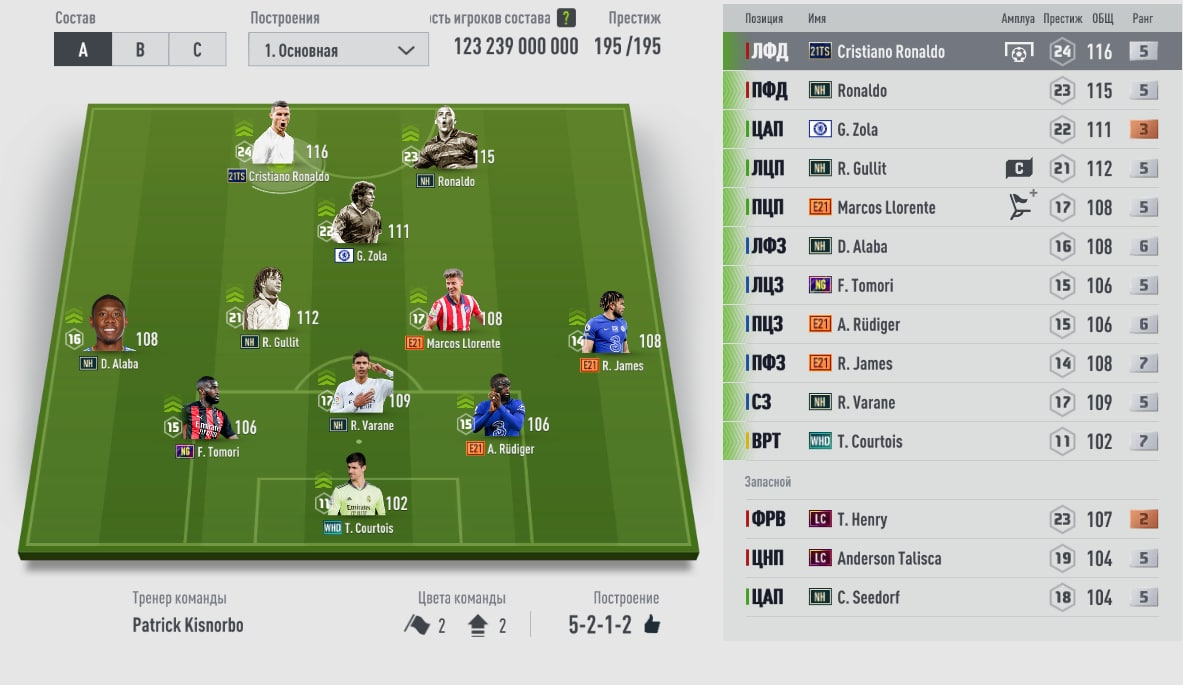1183x685 pixels.
Task: Click the green question mark help icon
Action: coord(567,18)
